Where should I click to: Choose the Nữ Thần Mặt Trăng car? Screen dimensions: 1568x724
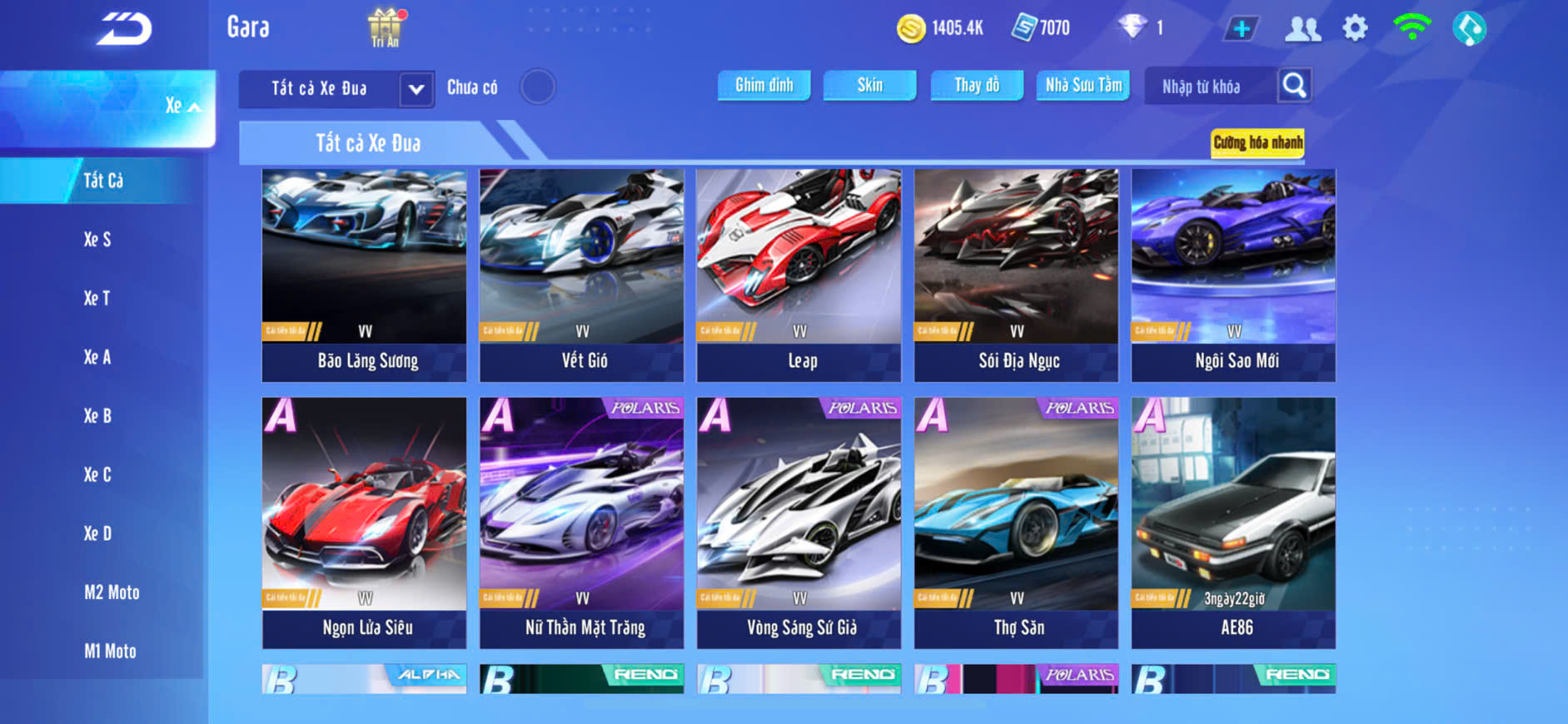coord(581,522)
